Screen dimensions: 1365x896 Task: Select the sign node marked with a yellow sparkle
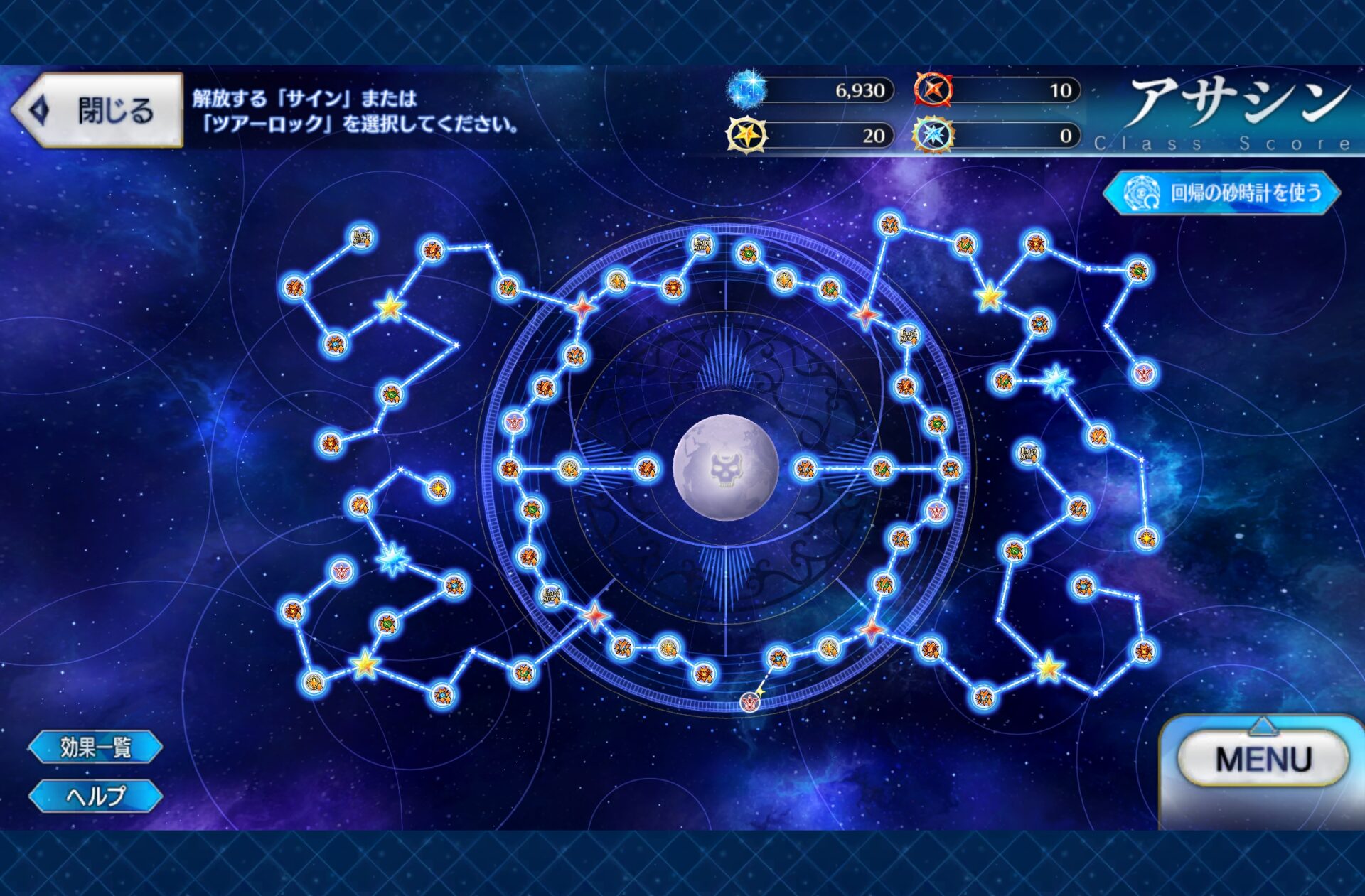(750, 701)
